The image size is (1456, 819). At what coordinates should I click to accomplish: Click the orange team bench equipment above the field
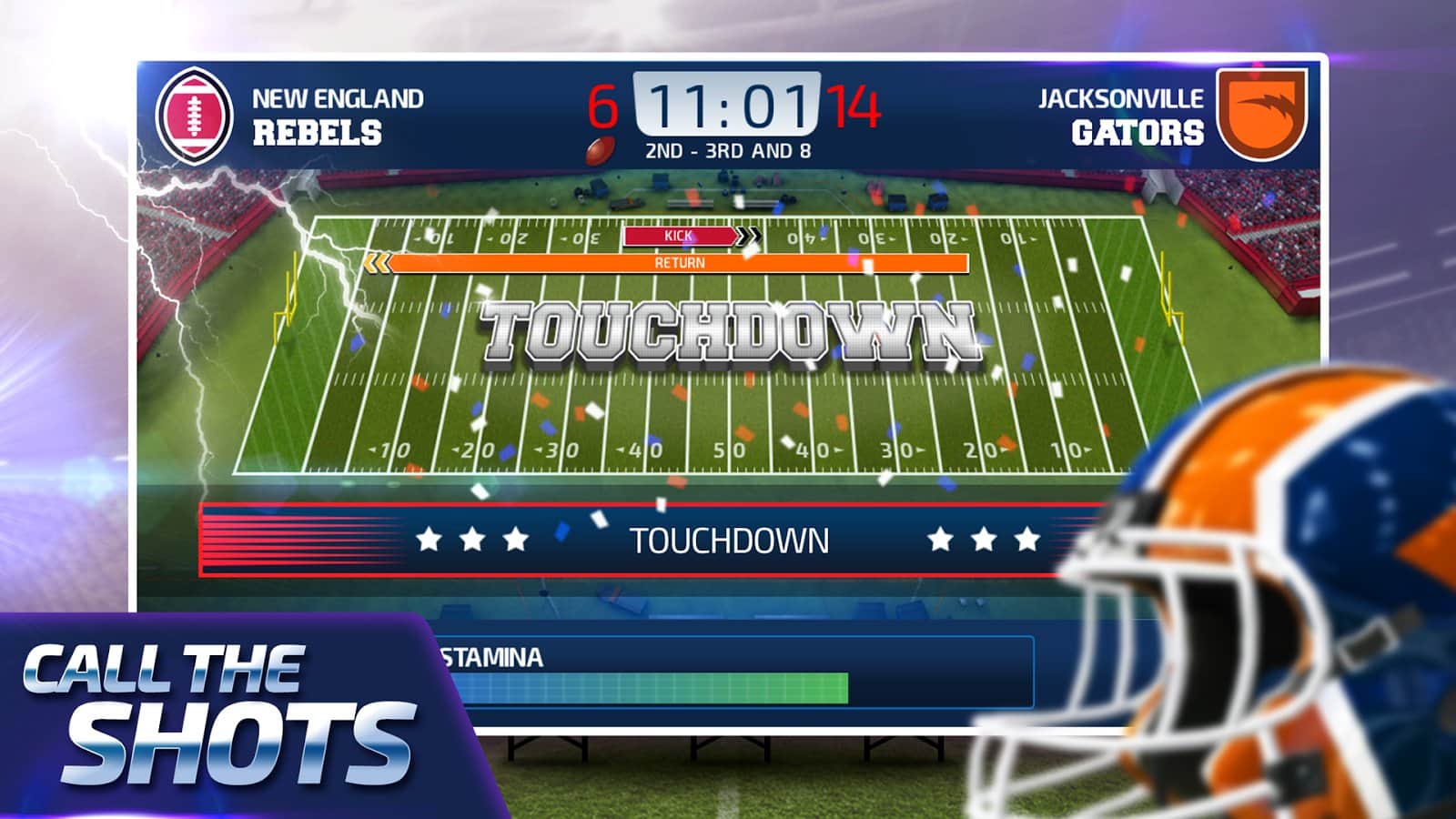point(692,198)
